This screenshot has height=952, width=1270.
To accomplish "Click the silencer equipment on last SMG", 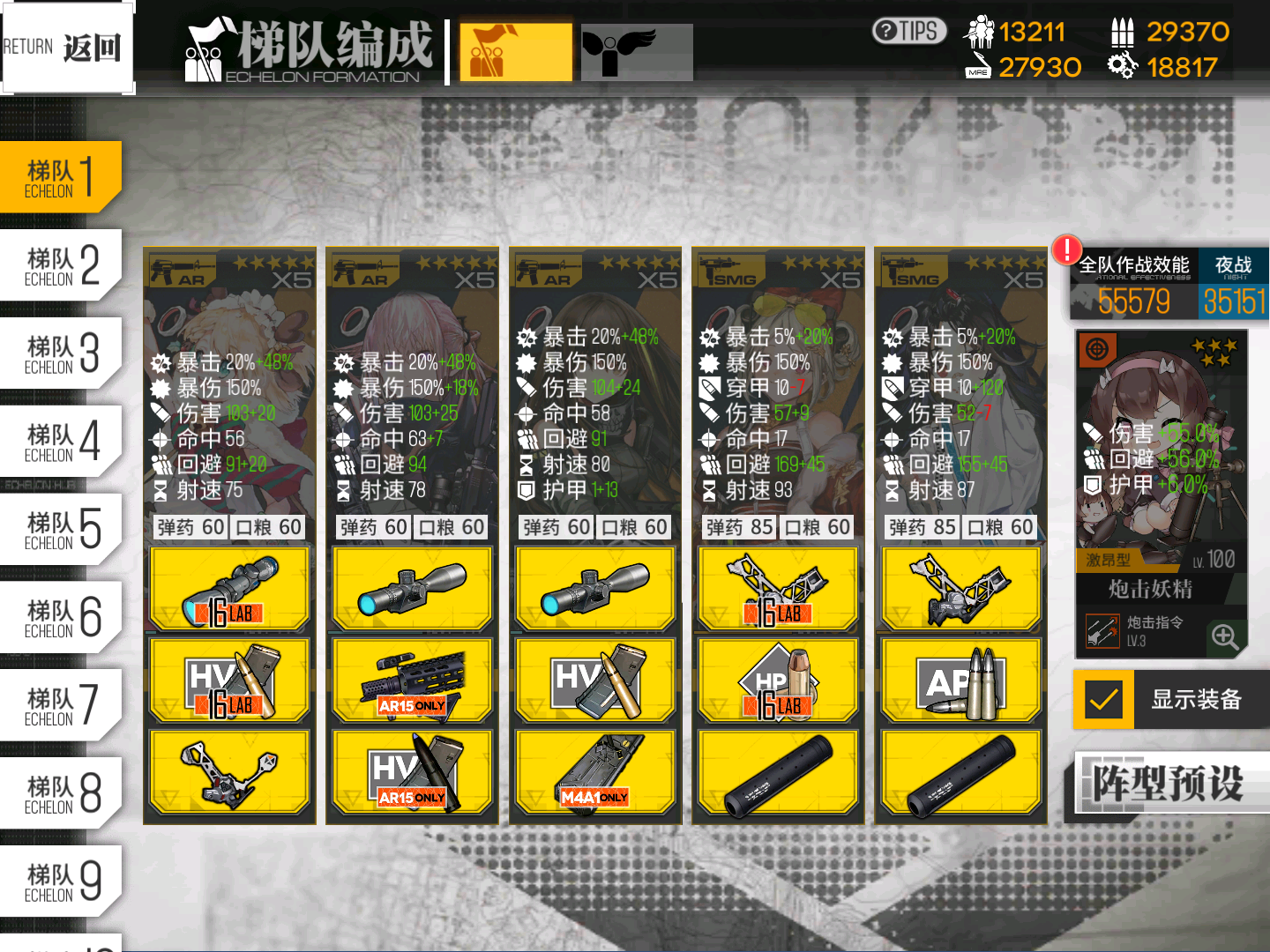I will click(960, 771).
